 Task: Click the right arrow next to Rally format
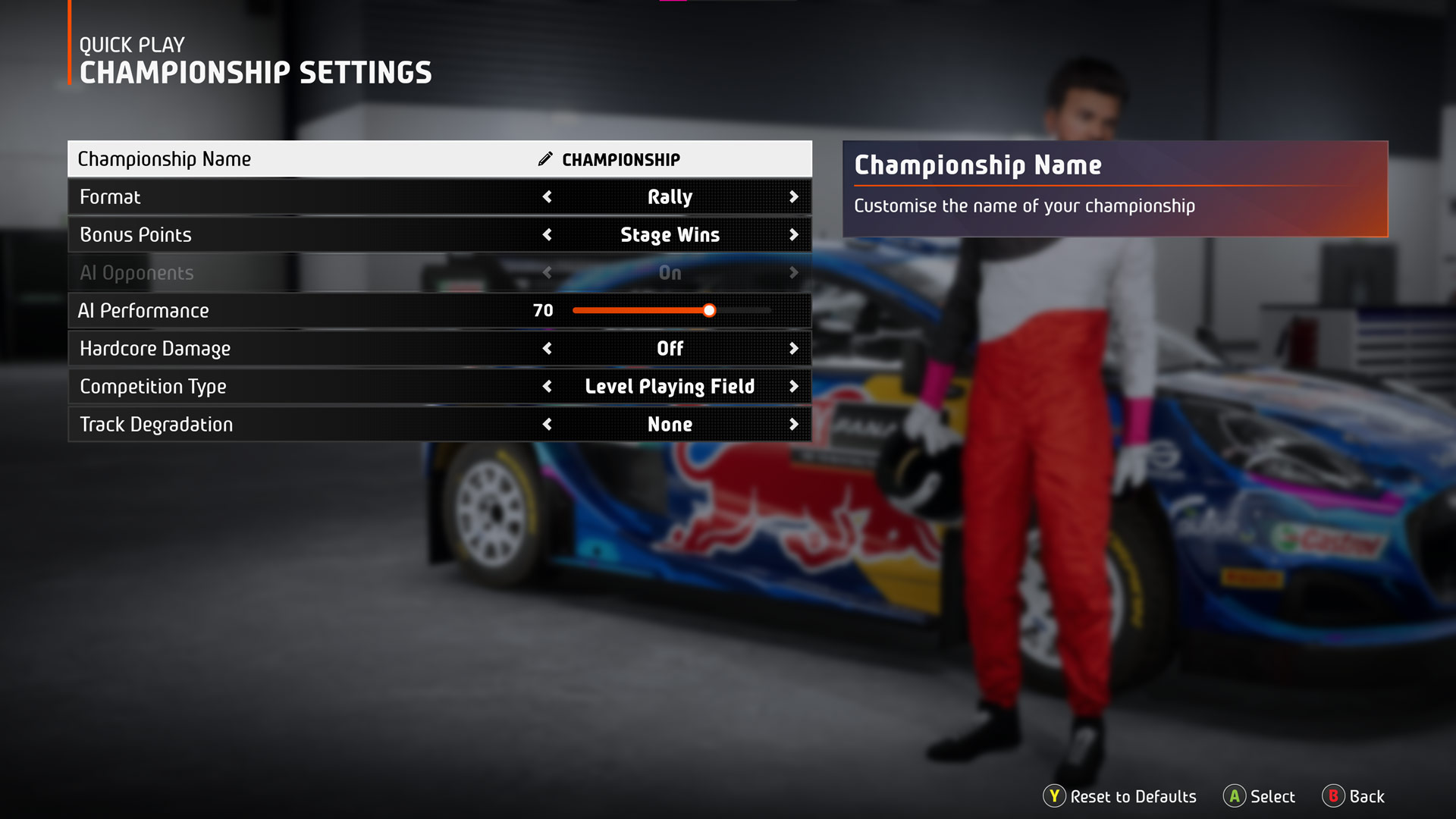click(793, 197)
